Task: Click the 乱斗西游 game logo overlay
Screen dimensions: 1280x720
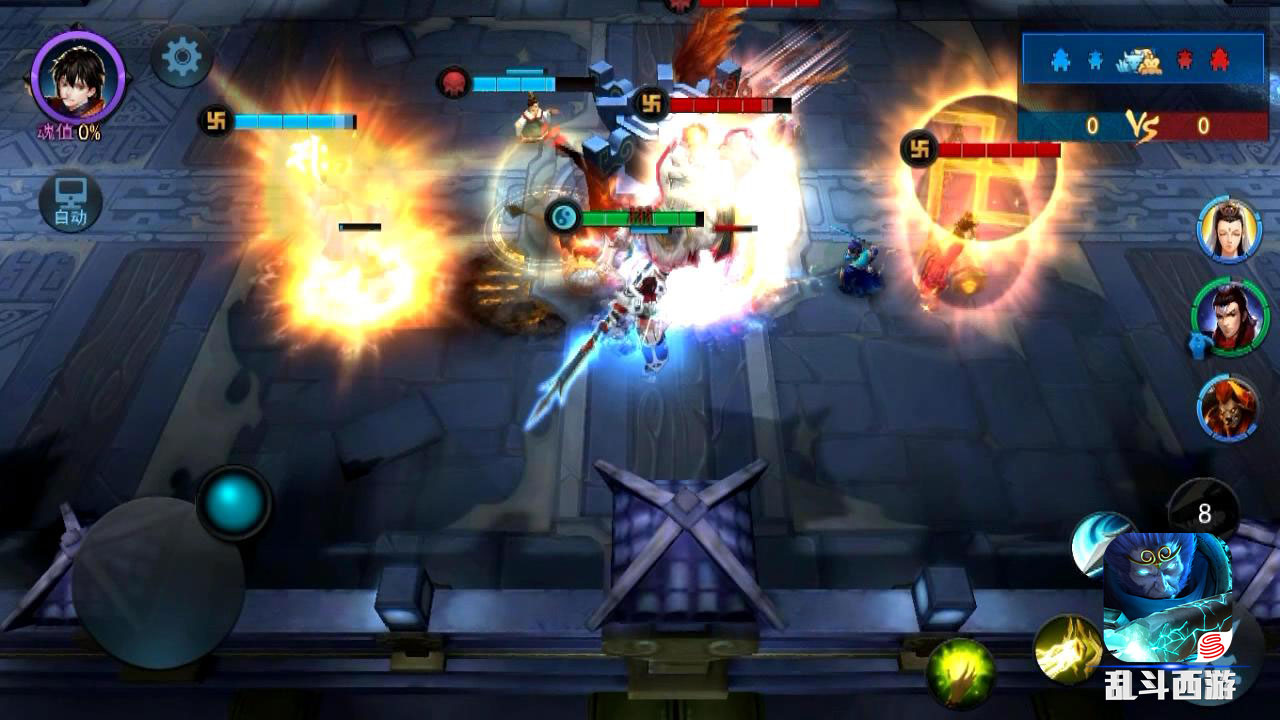Action: coord(1170,684)
